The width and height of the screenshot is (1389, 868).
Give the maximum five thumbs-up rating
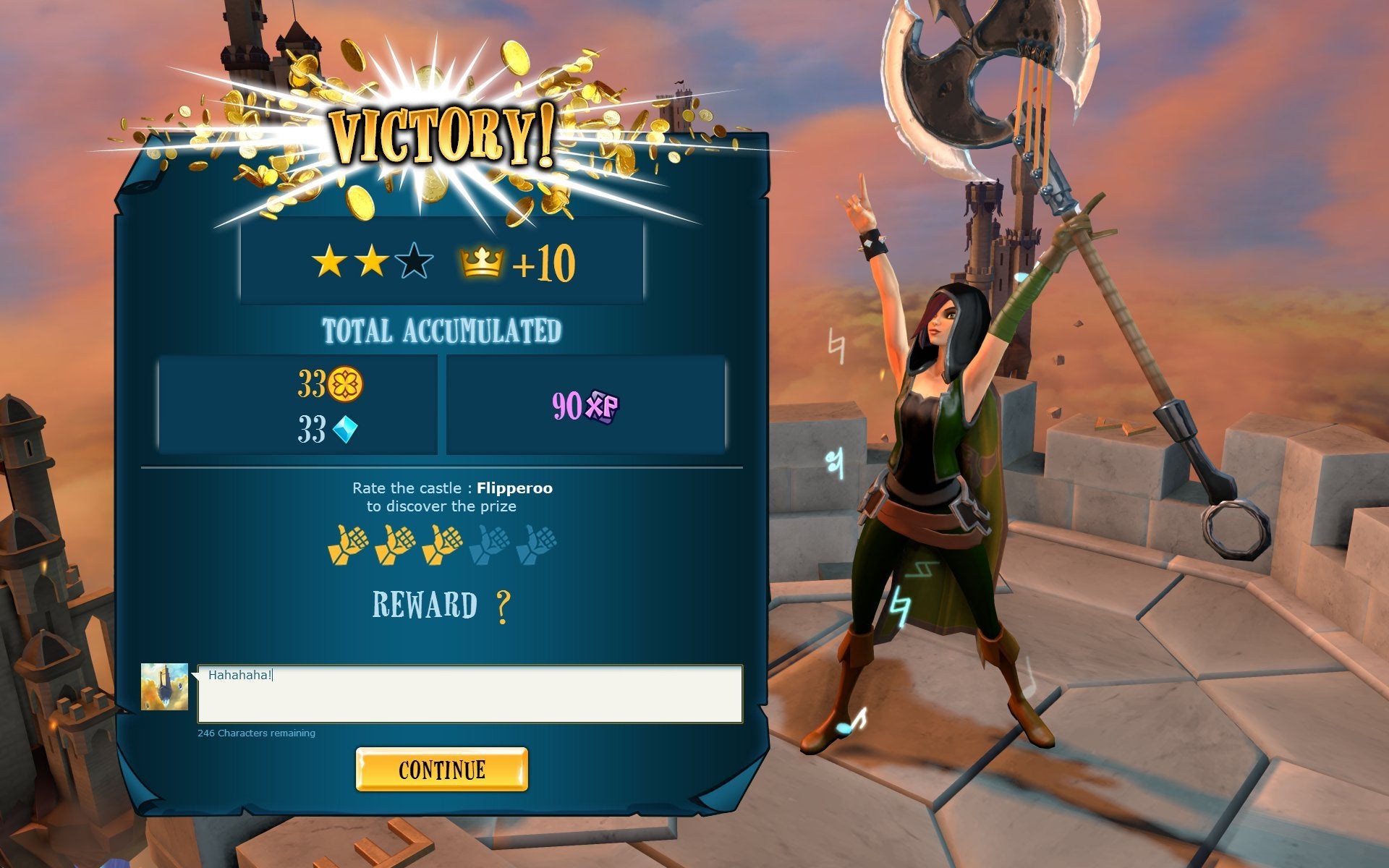536,545
